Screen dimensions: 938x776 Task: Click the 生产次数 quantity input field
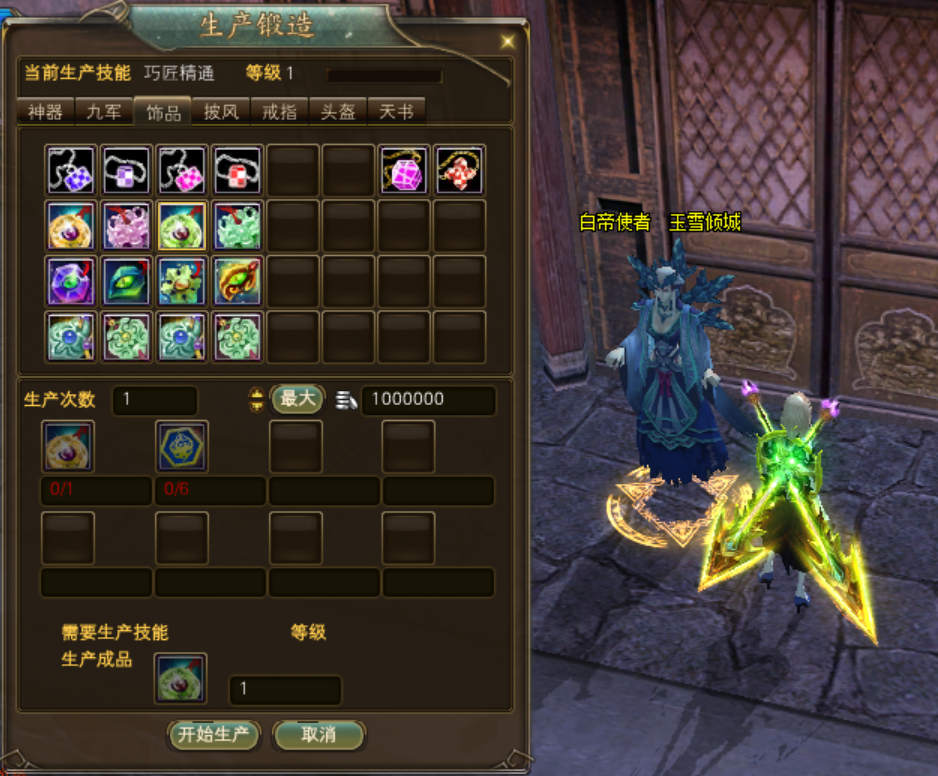tap(155, 400)
